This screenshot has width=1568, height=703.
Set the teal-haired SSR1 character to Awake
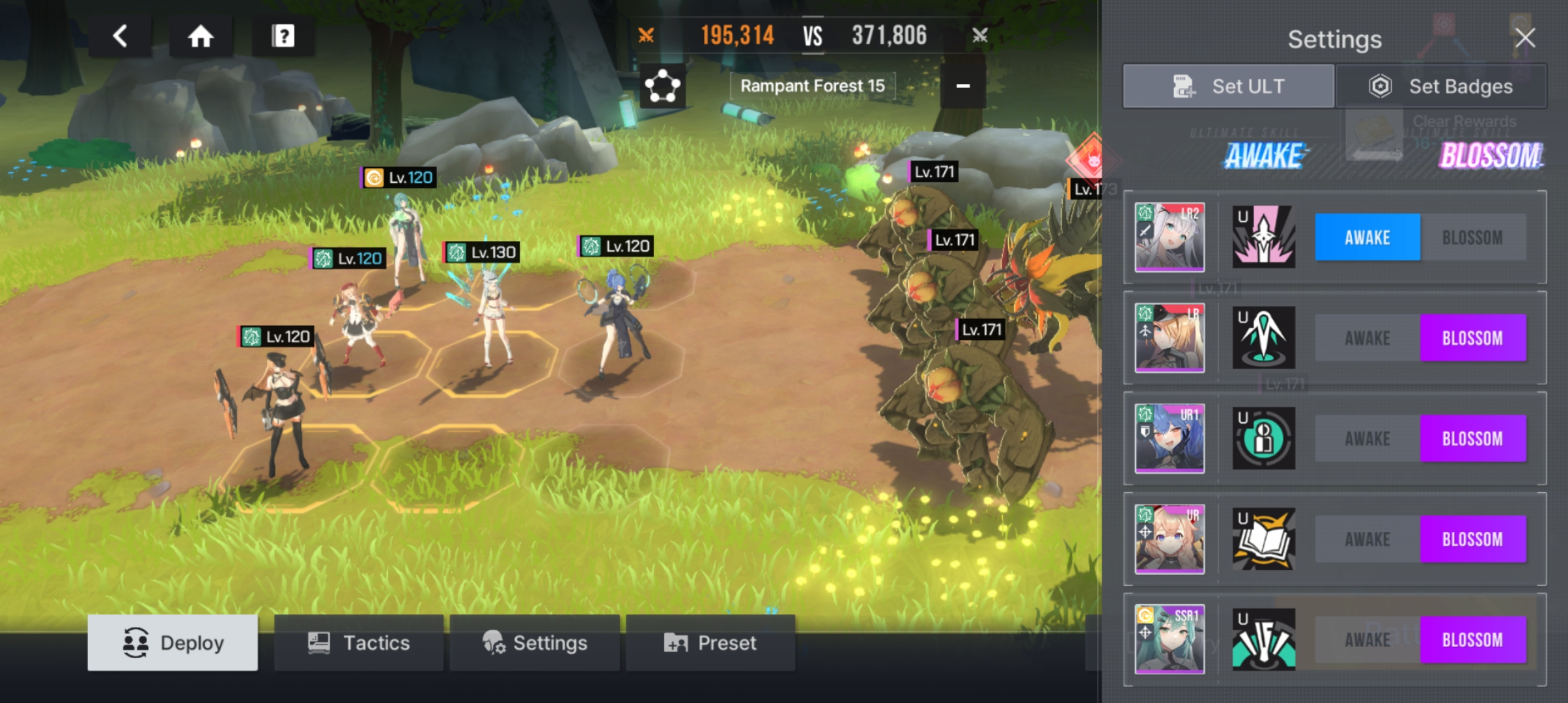1367,640
